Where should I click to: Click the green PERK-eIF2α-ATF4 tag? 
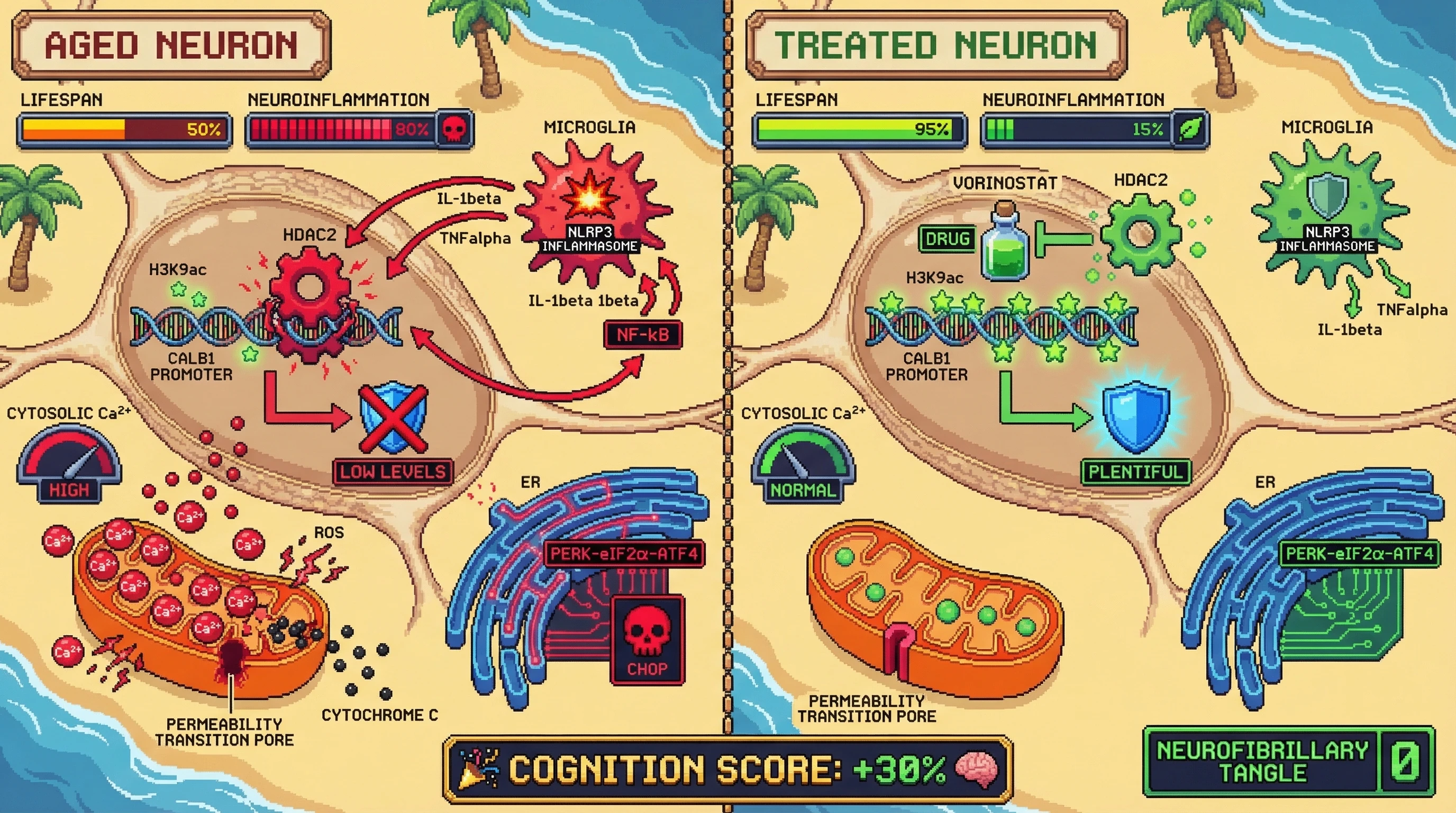pos(1359,554)
